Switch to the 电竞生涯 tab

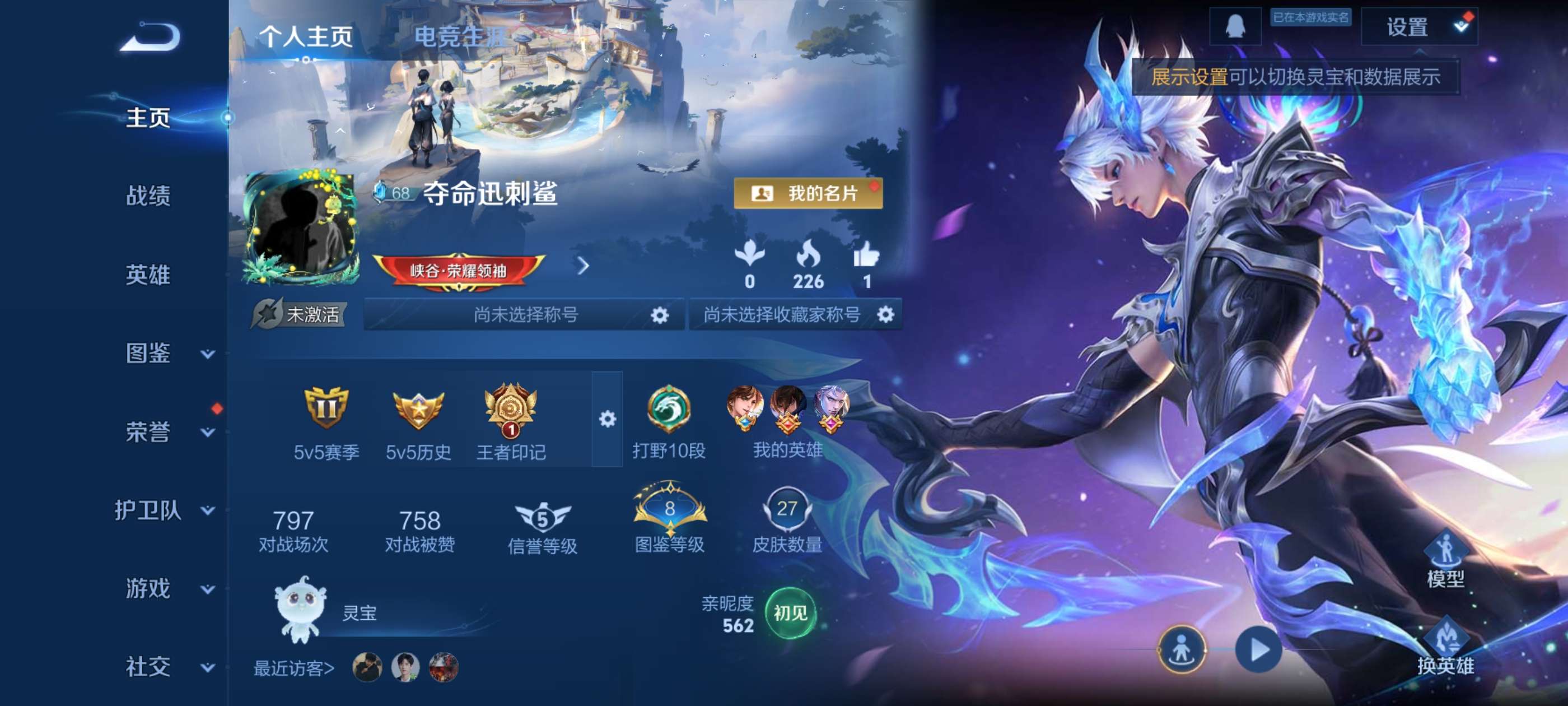(459, 36)
